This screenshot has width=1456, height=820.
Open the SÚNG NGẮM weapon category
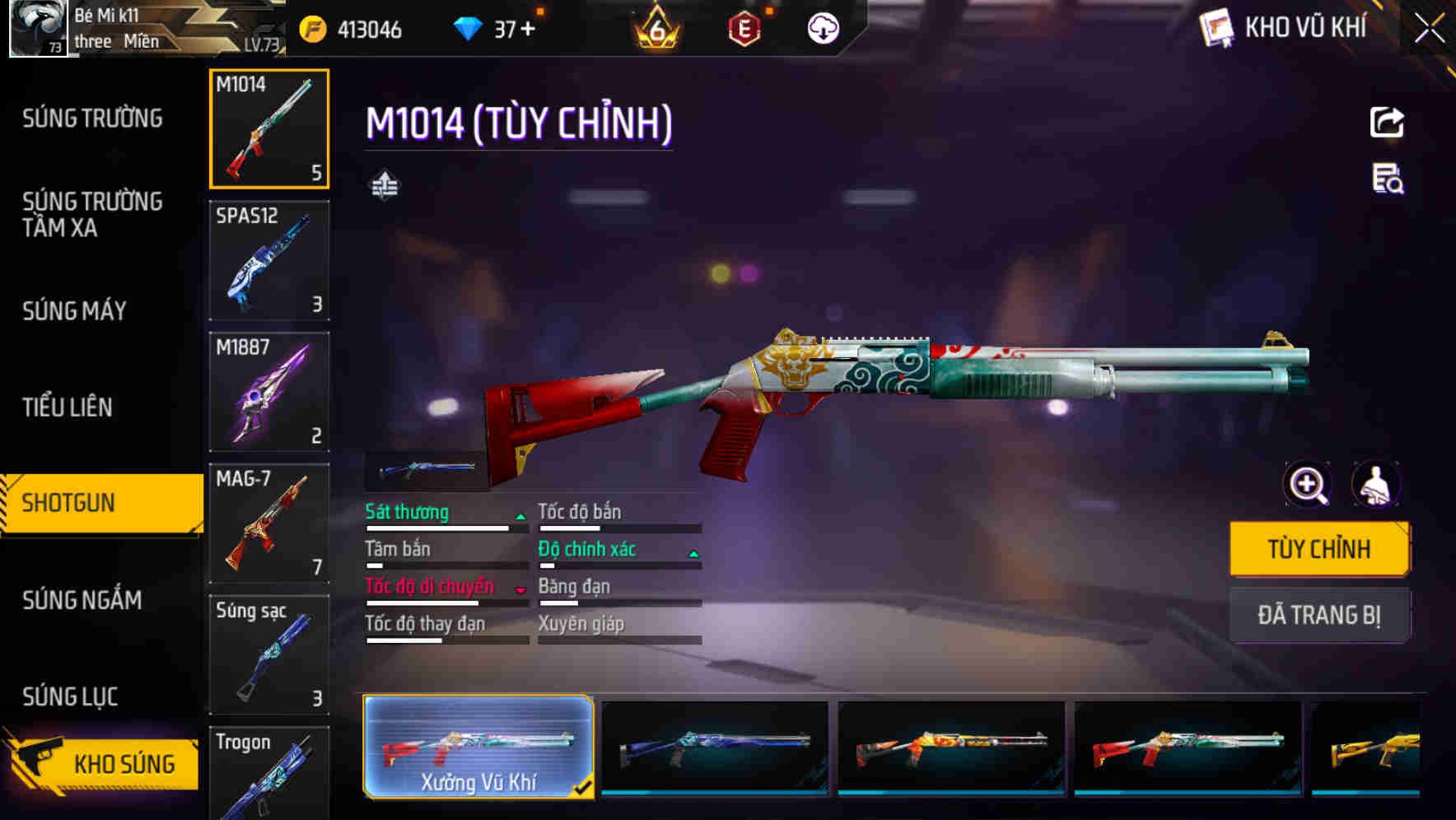pos(82,601)
